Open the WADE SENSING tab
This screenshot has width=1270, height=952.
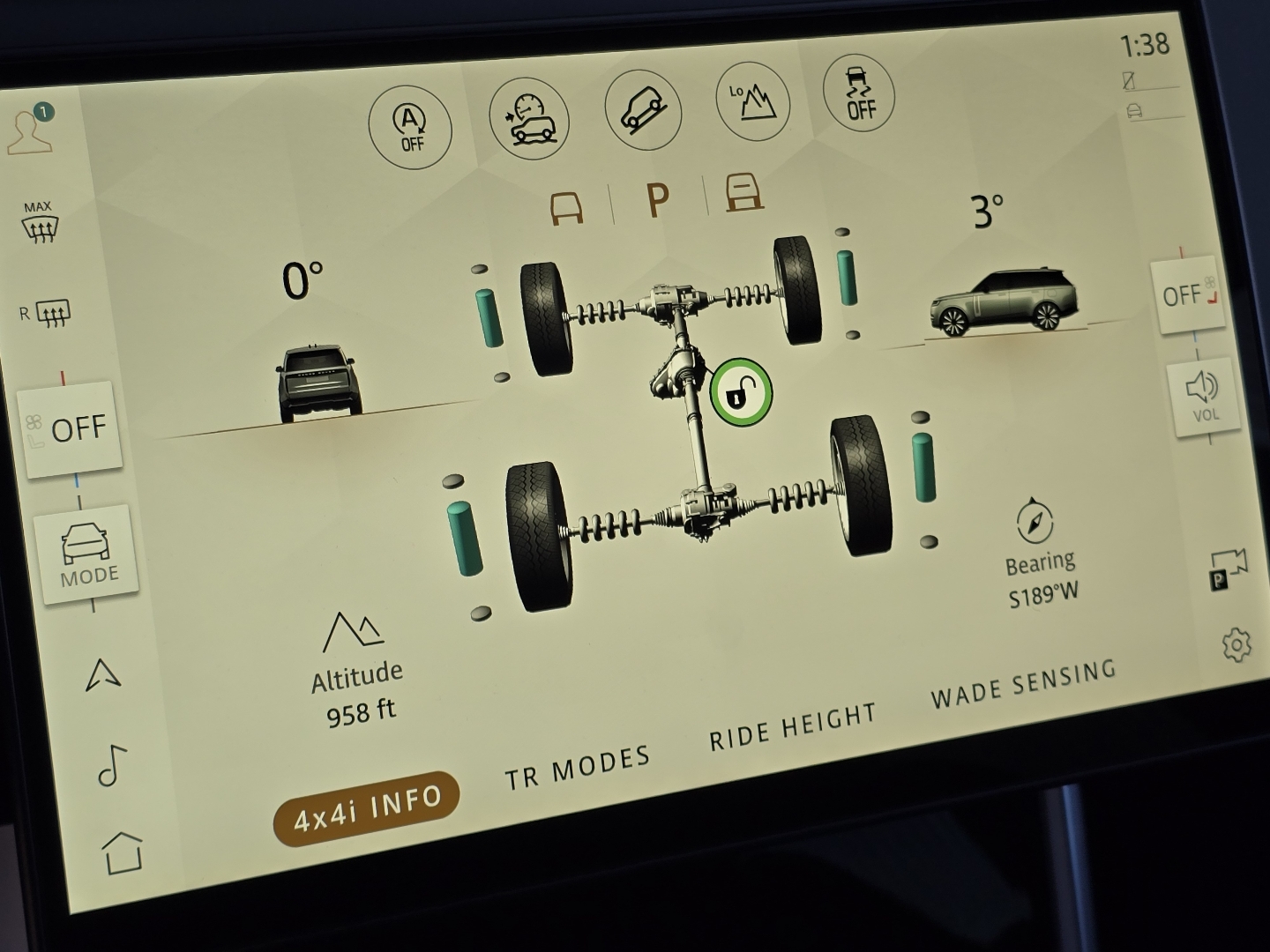(x=1025, y=686)
